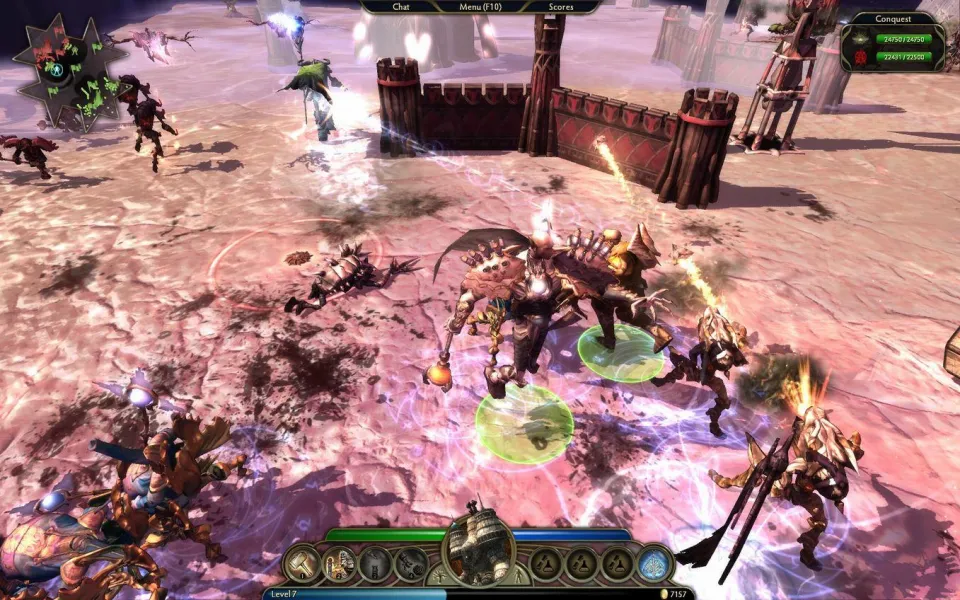Open the character figure icon beside portrait
Viewport: 960px width, 600px height.
click(520, 579)
